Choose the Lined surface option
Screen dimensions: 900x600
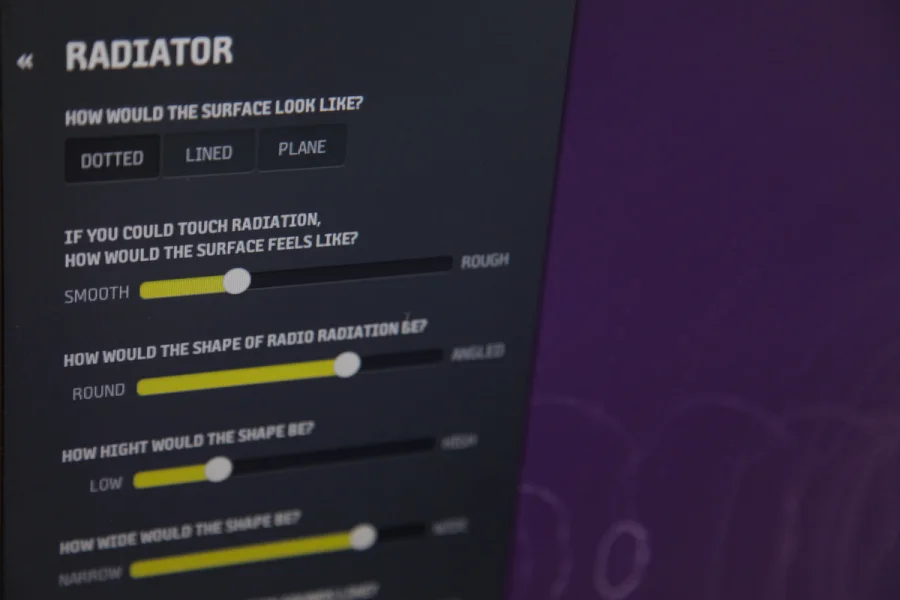pos(208,154)
